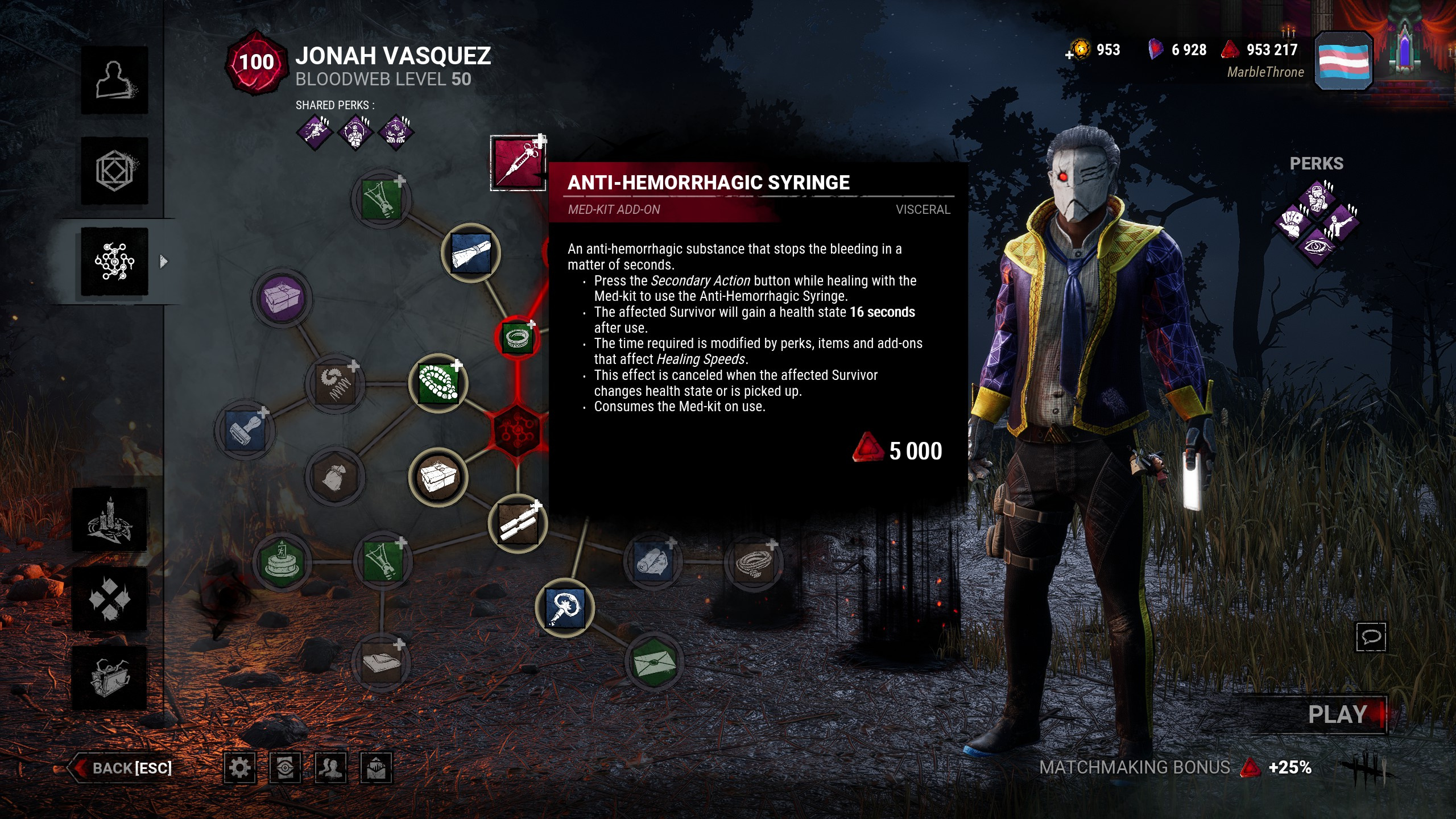Choose the green sealed envelope node

653,661
